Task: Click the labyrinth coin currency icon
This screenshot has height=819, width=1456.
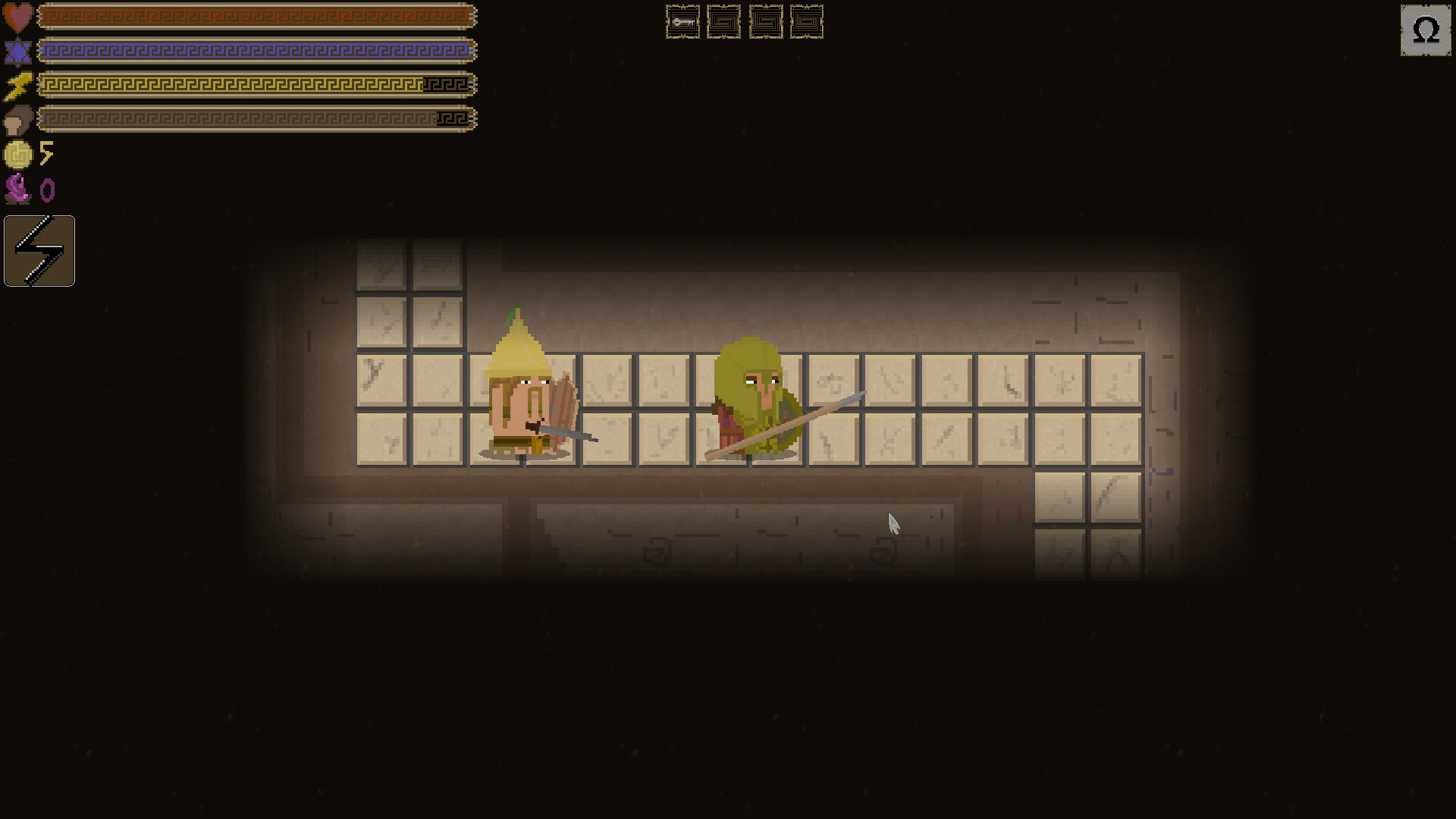Action: [x=19, y=155]
